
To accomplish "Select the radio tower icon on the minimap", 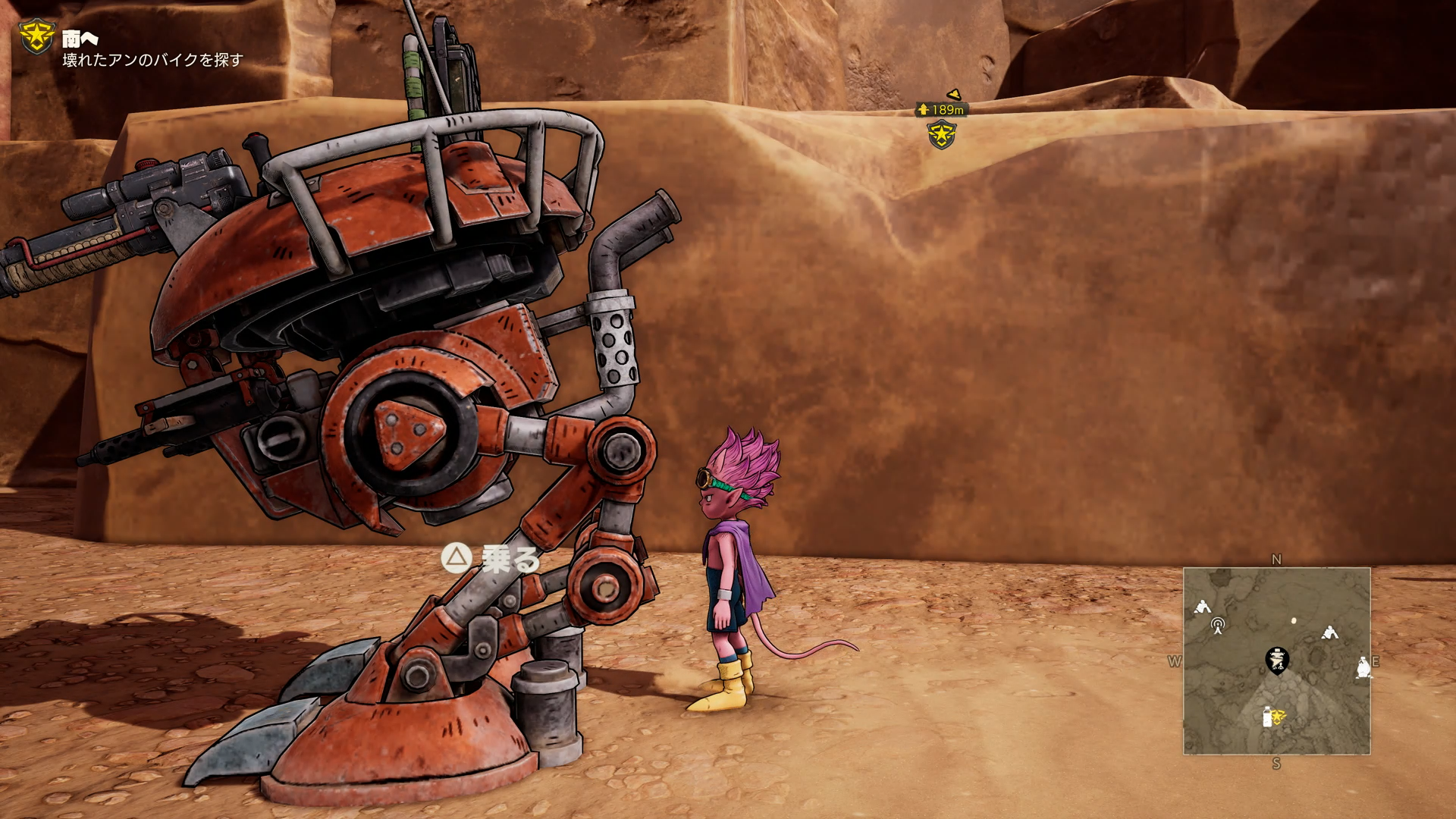I will click(x=1218, y=626).
